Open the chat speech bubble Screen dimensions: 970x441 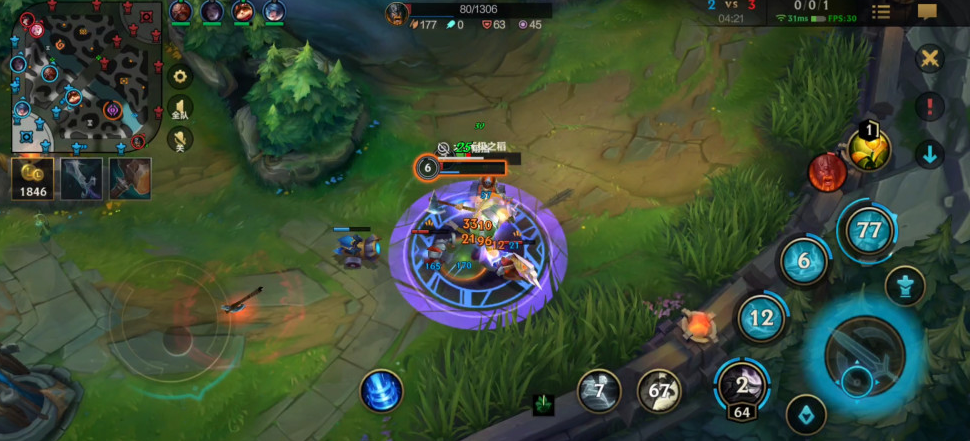tap(927, 12)
